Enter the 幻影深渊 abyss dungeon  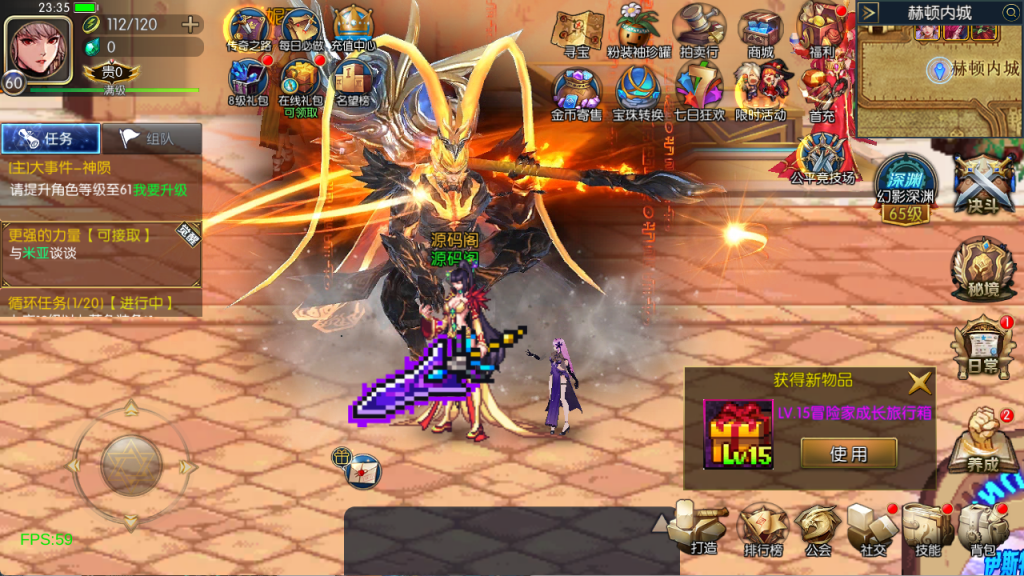905,187
